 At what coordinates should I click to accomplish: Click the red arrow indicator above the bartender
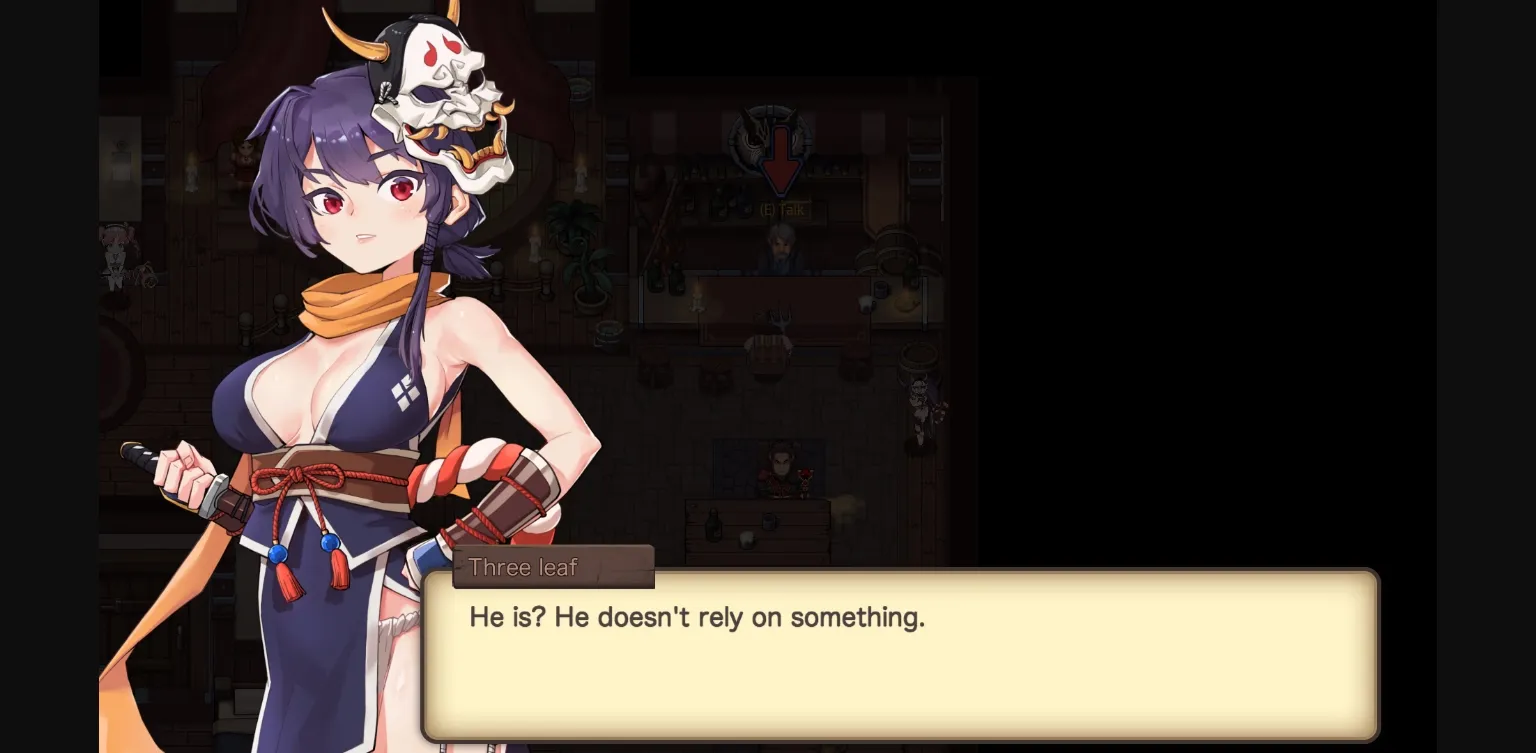(779, 156)
